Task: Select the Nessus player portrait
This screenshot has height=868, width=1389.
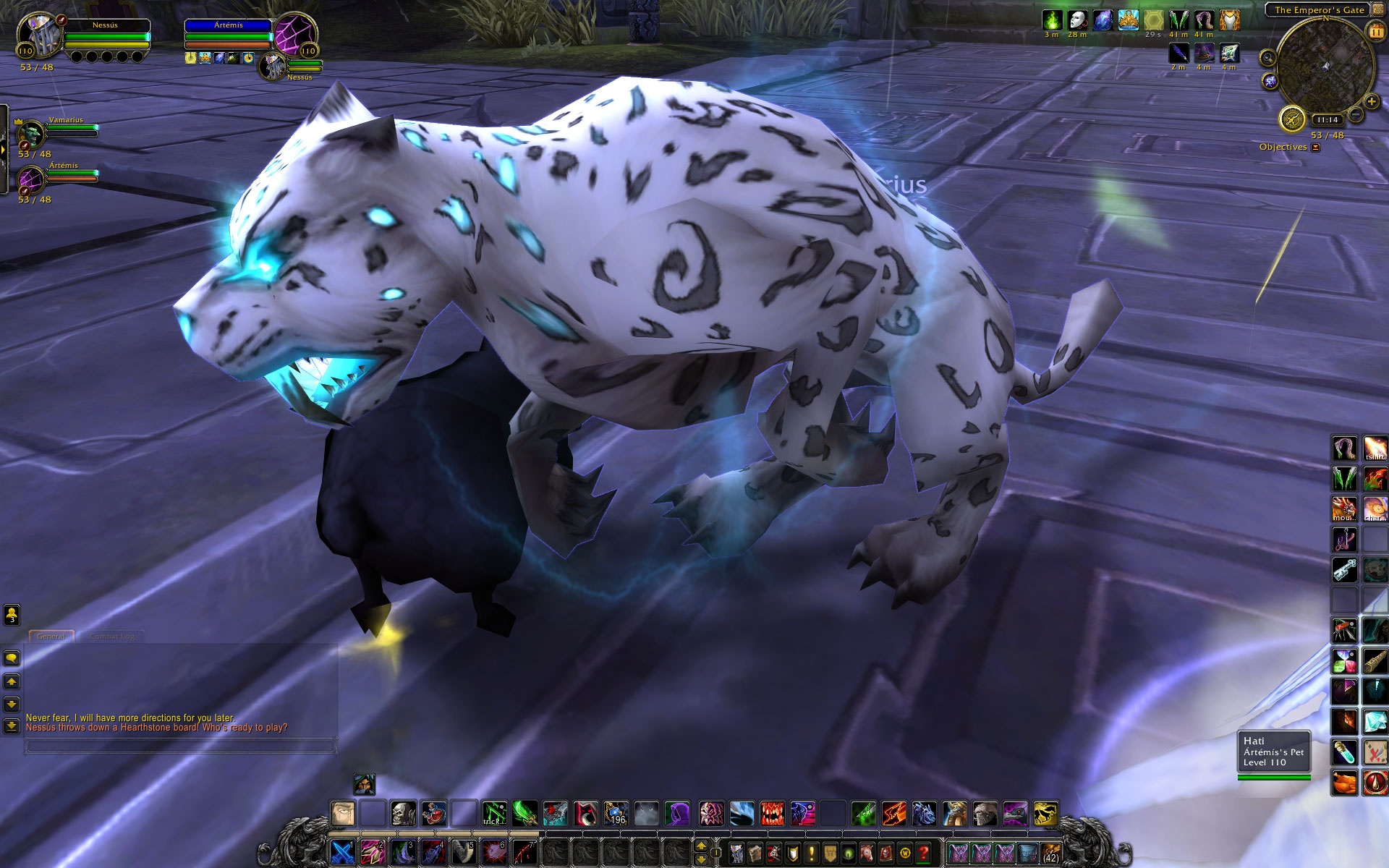Action: click(40, 35)
